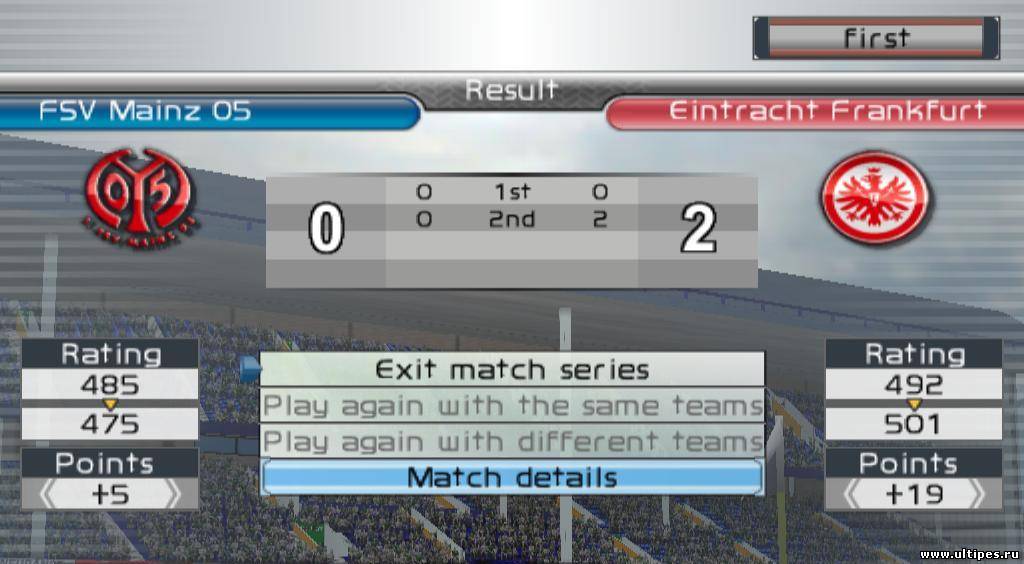Select Exit match series
Viewport: 1024px width, 564px height.
point(512,370)
